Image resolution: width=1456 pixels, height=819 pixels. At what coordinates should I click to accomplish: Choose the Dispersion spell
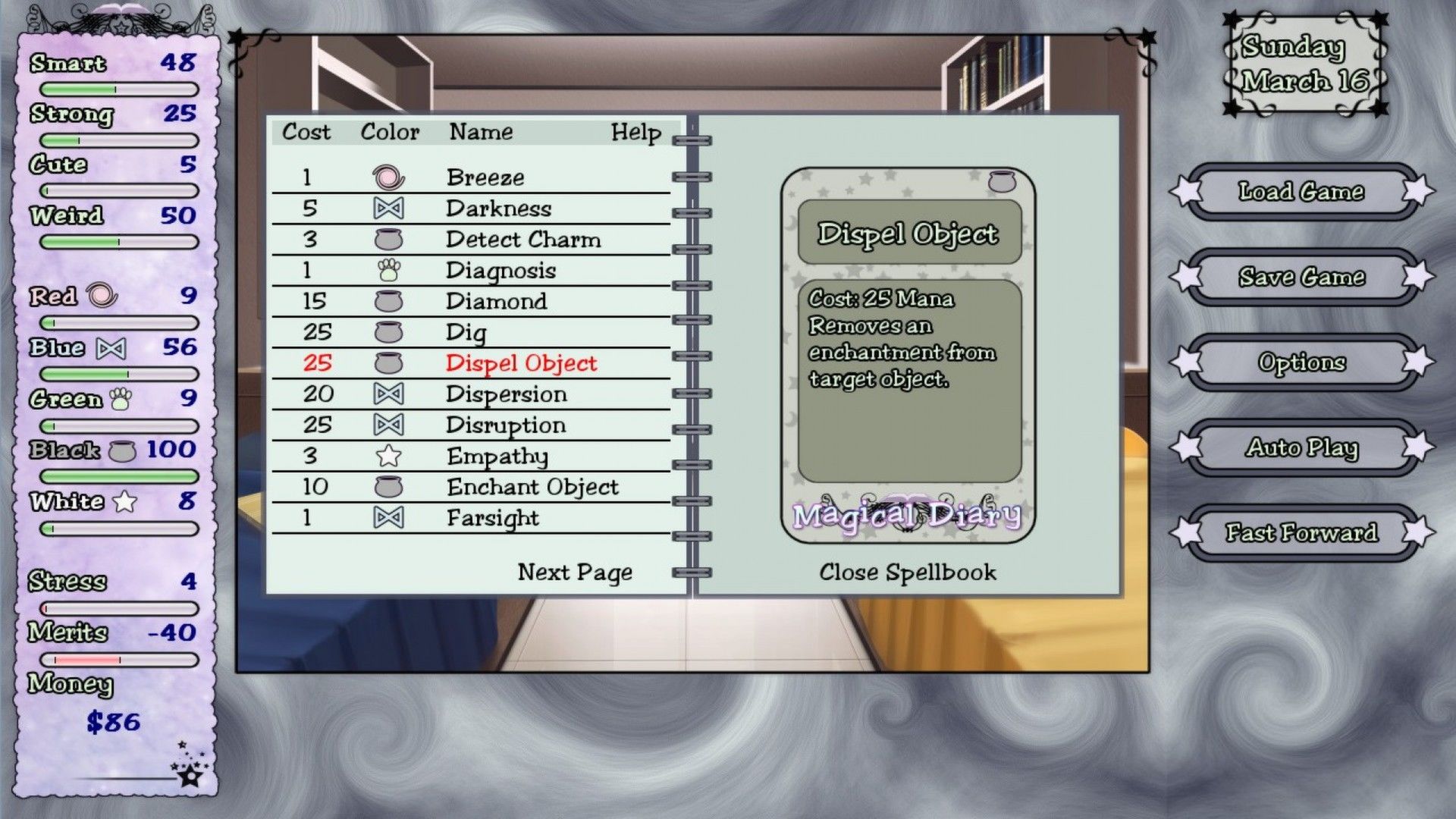506,394
